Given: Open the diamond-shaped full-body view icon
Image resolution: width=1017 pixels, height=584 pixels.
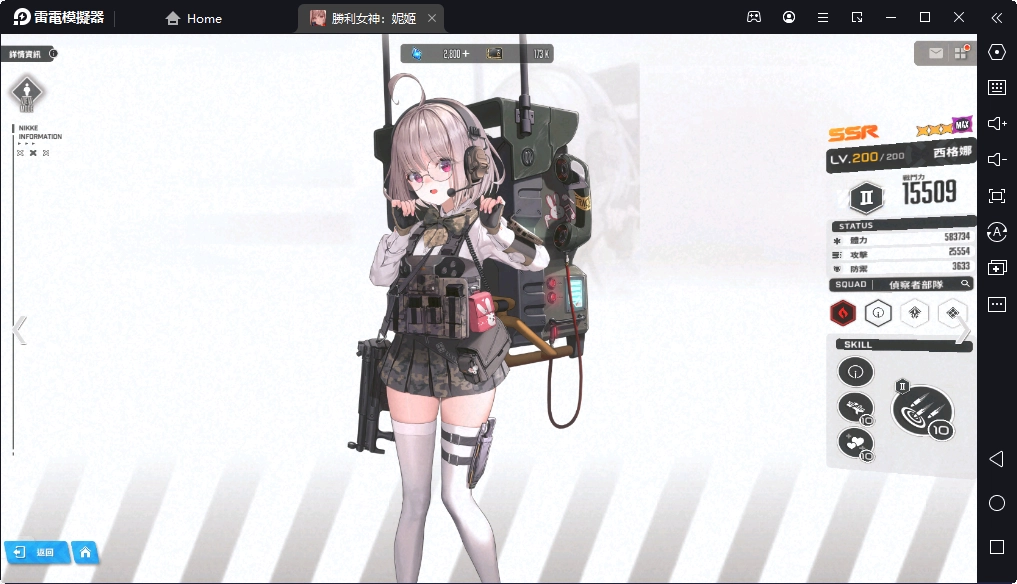Looking at the screenshot, I should (x=27, y=93).
